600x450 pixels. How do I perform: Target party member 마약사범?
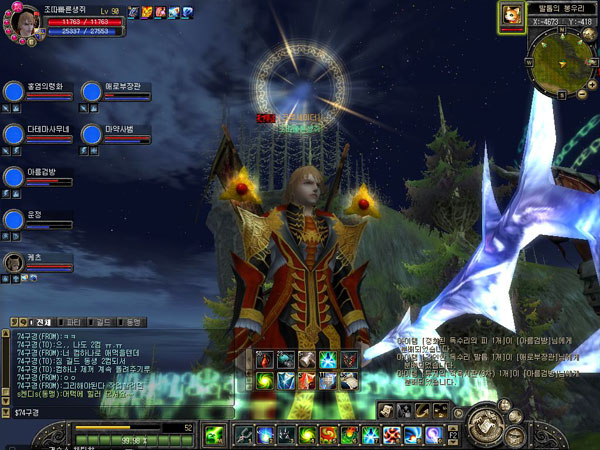[92, 134]
